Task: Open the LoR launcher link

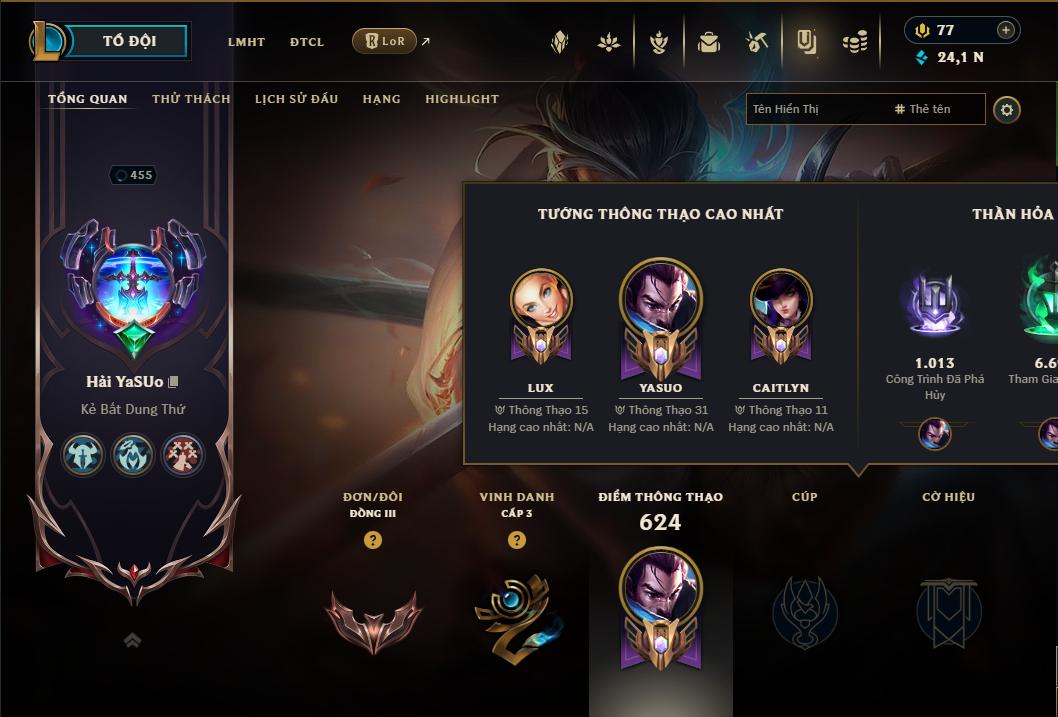Action: point(385,41)
